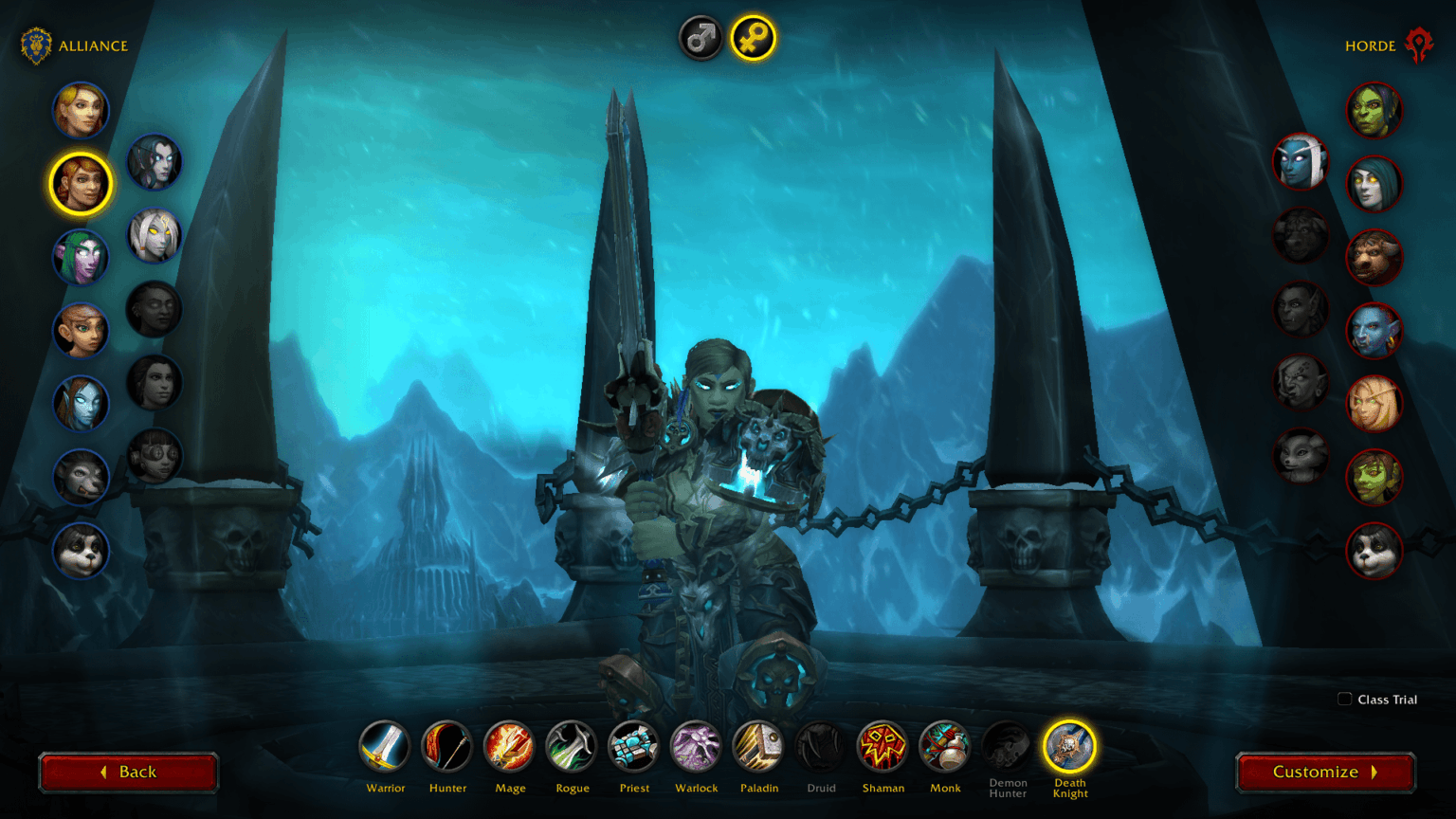The image size is (1456, 819).
Task: Select the Hunter class icon
Action: click(x=447, y=746)
